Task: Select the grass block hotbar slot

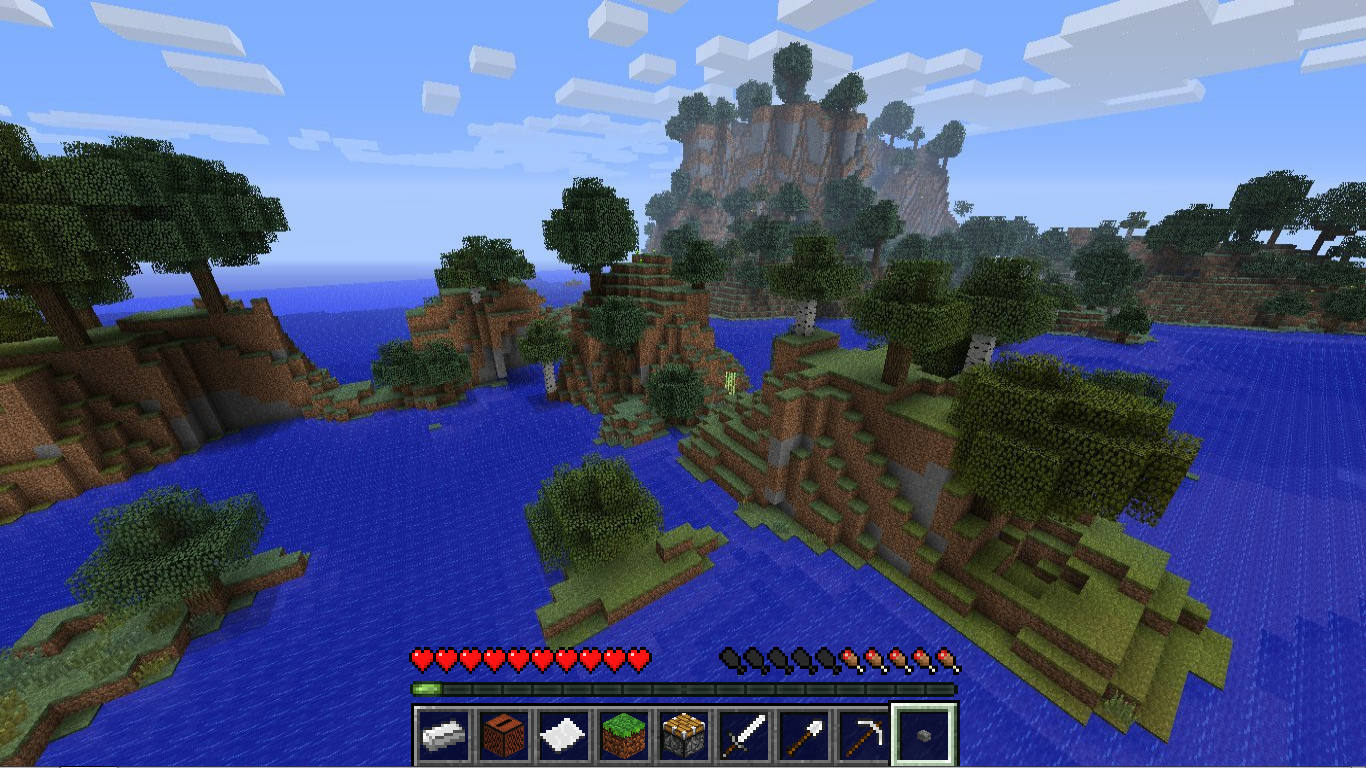Action: tap(624, 736)
